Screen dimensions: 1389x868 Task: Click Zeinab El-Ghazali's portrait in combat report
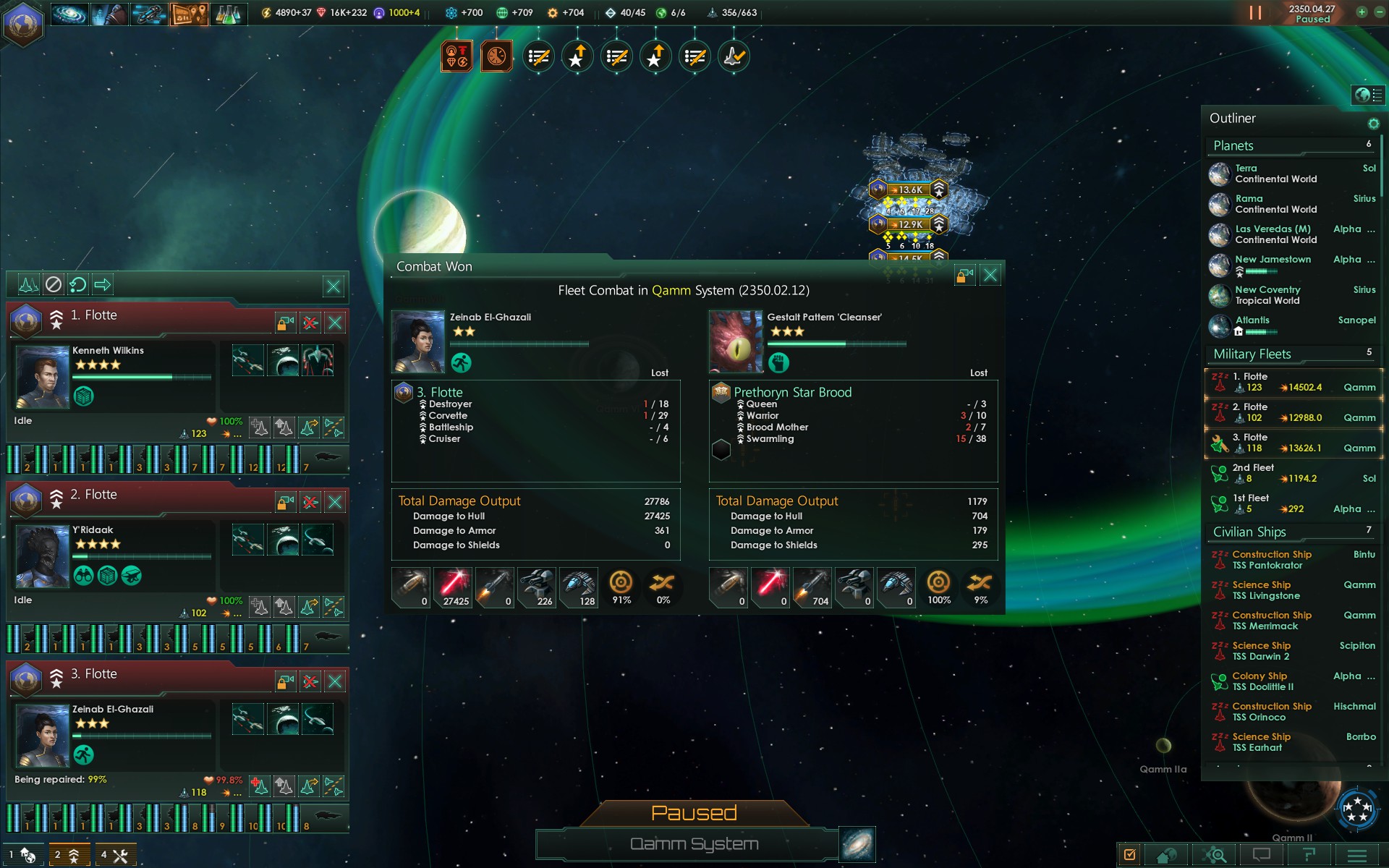(418, 341)
